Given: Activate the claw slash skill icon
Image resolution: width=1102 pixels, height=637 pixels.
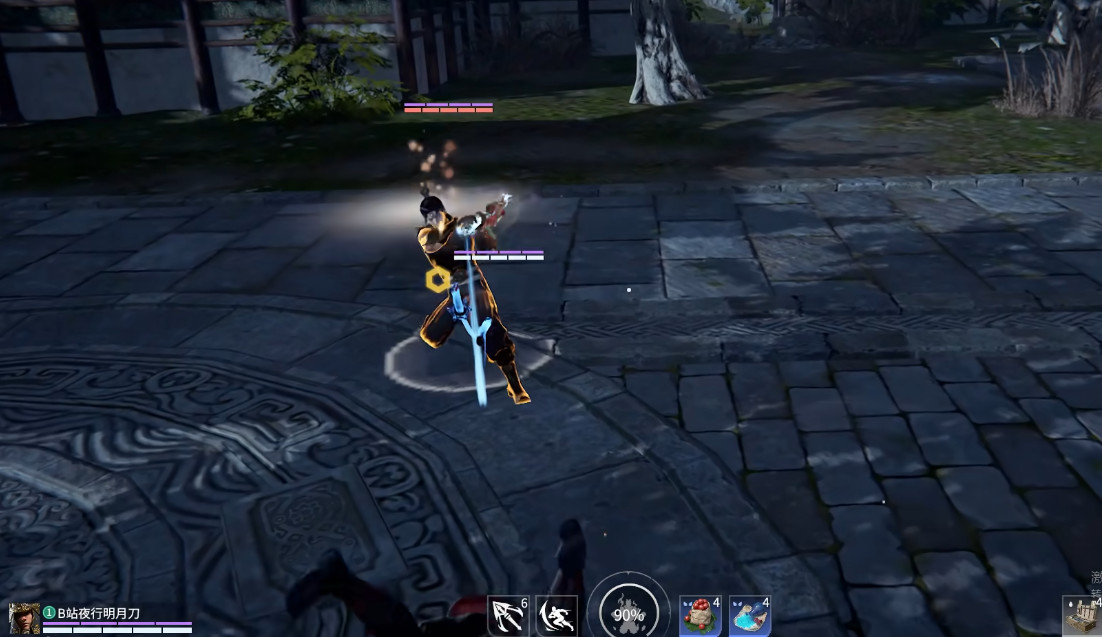Looking at the screenshot, I should [x=507, y=615].
